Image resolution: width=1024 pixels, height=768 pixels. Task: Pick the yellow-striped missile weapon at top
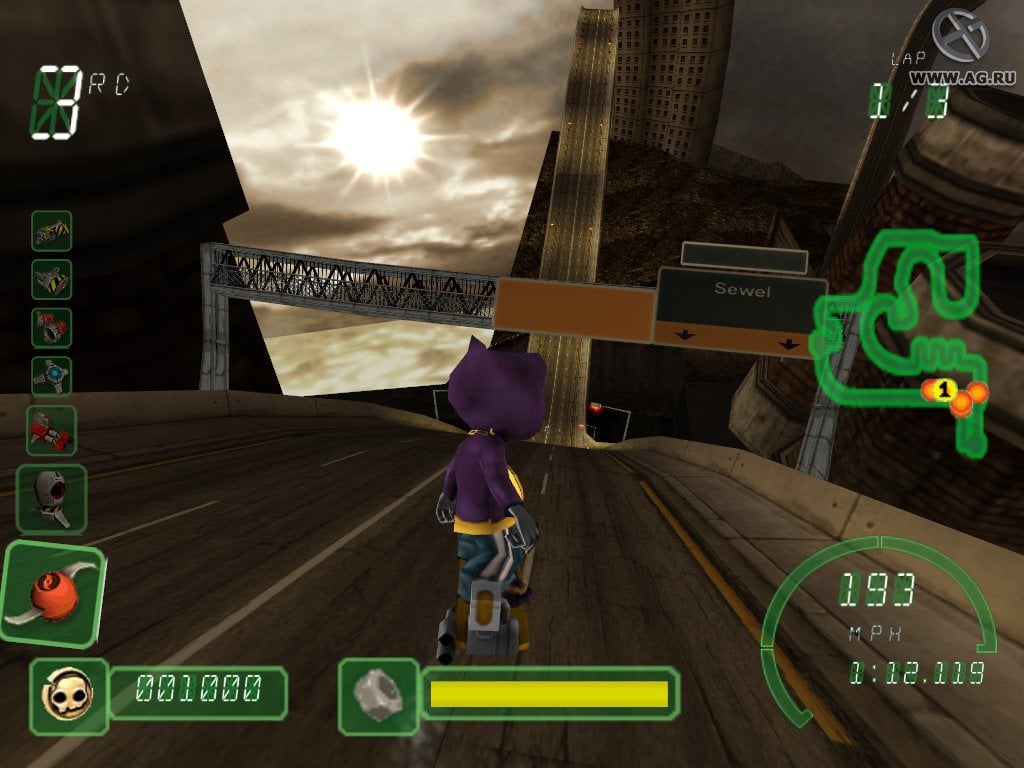pos(51,231)
